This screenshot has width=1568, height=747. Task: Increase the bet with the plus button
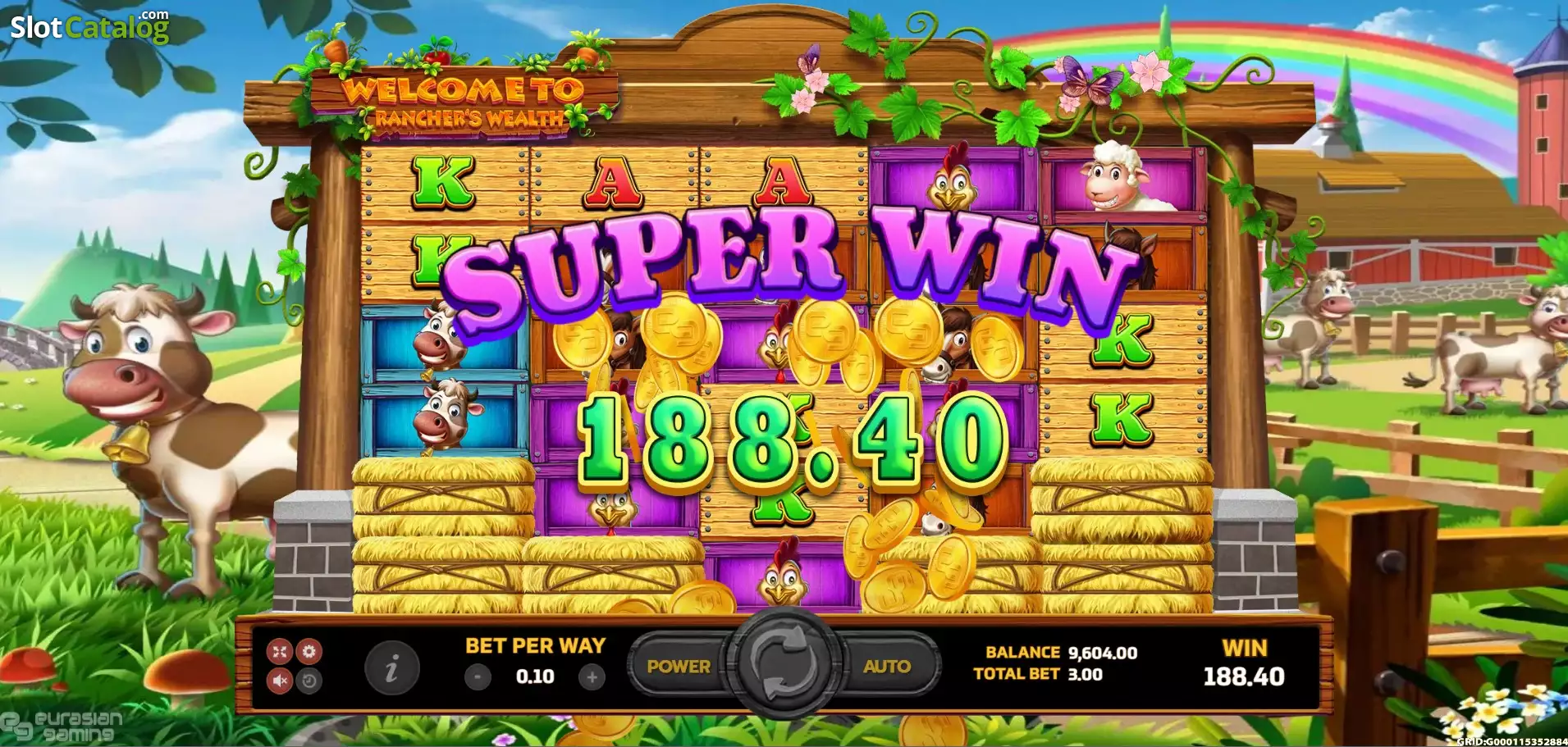pyautogui.click(x=592, y=677)
